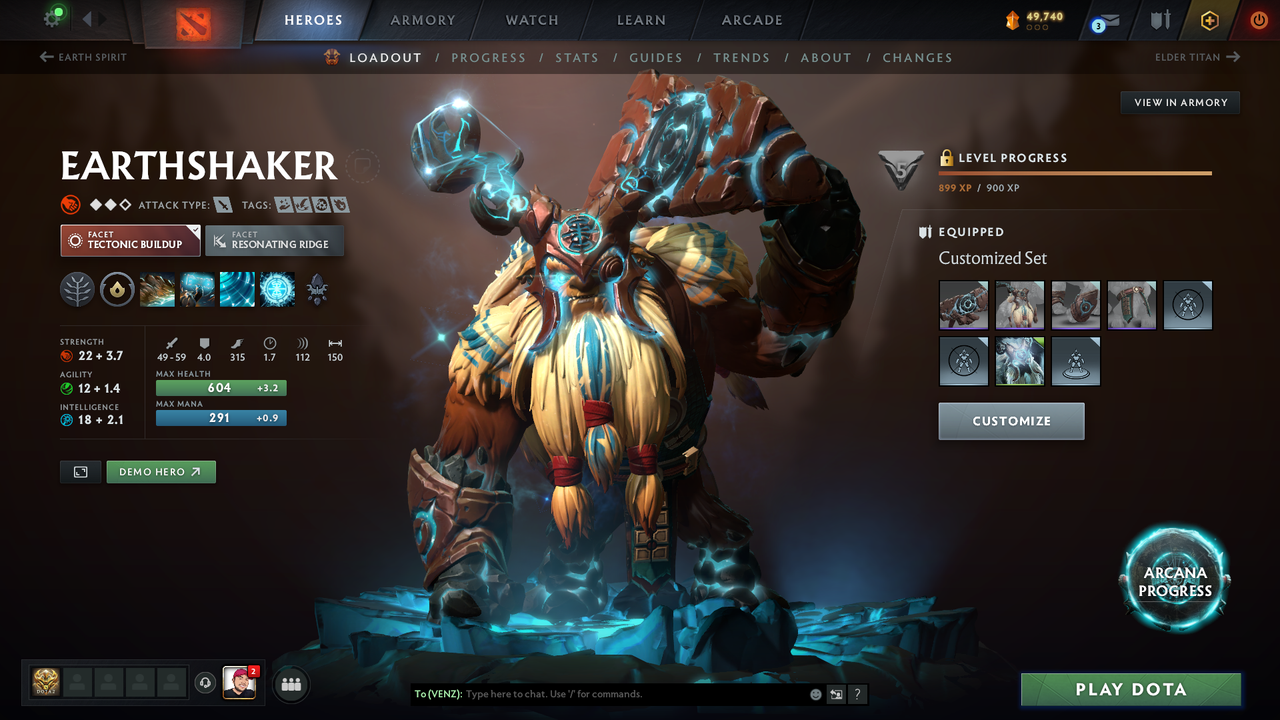The height and width of the screenshot is (720, 1280).
Task: Click the Dota Plus hexagon icon
Action: tap(1209, 19)
